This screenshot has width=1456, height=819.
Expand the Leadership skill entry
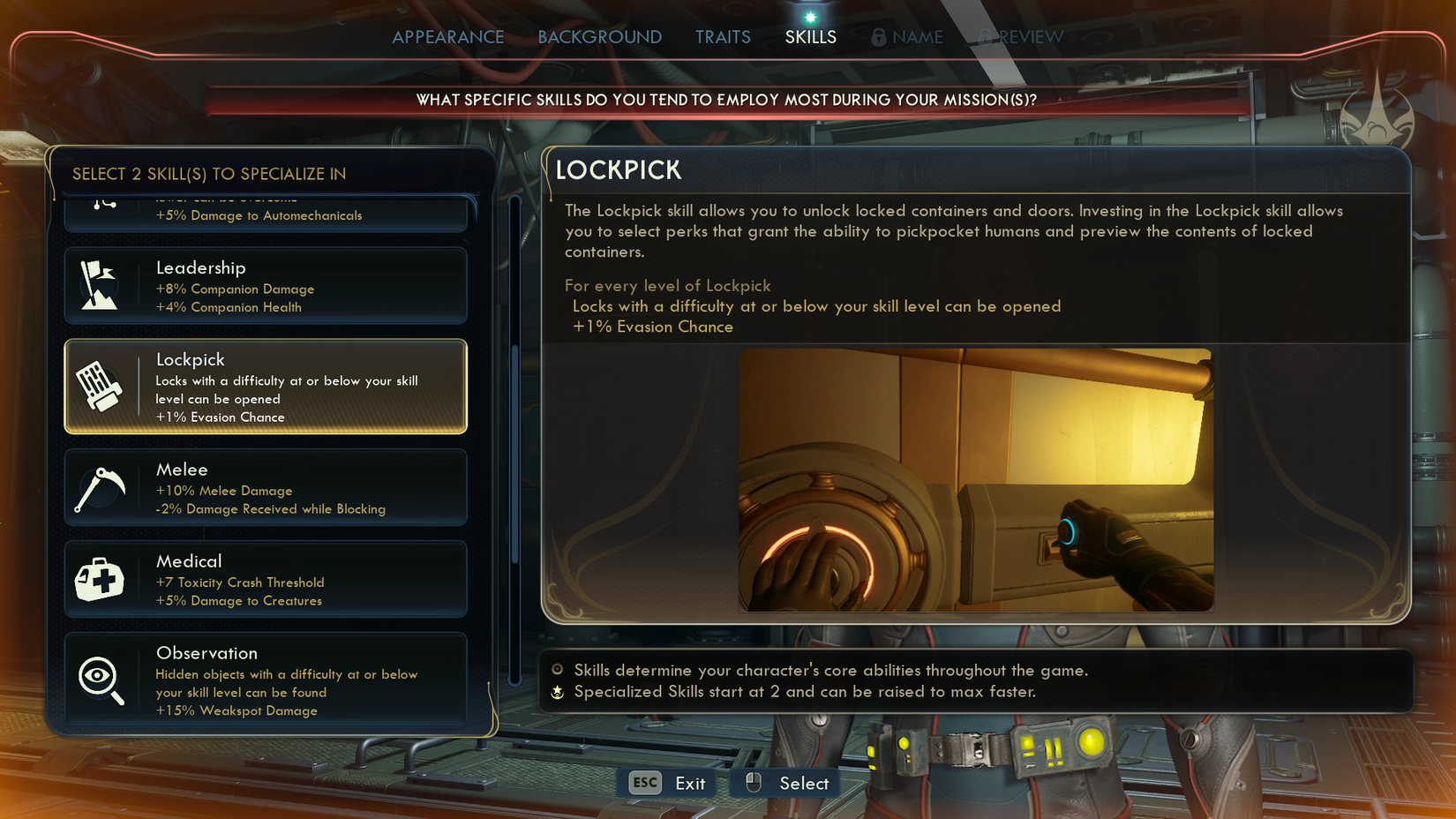(265, 285)
